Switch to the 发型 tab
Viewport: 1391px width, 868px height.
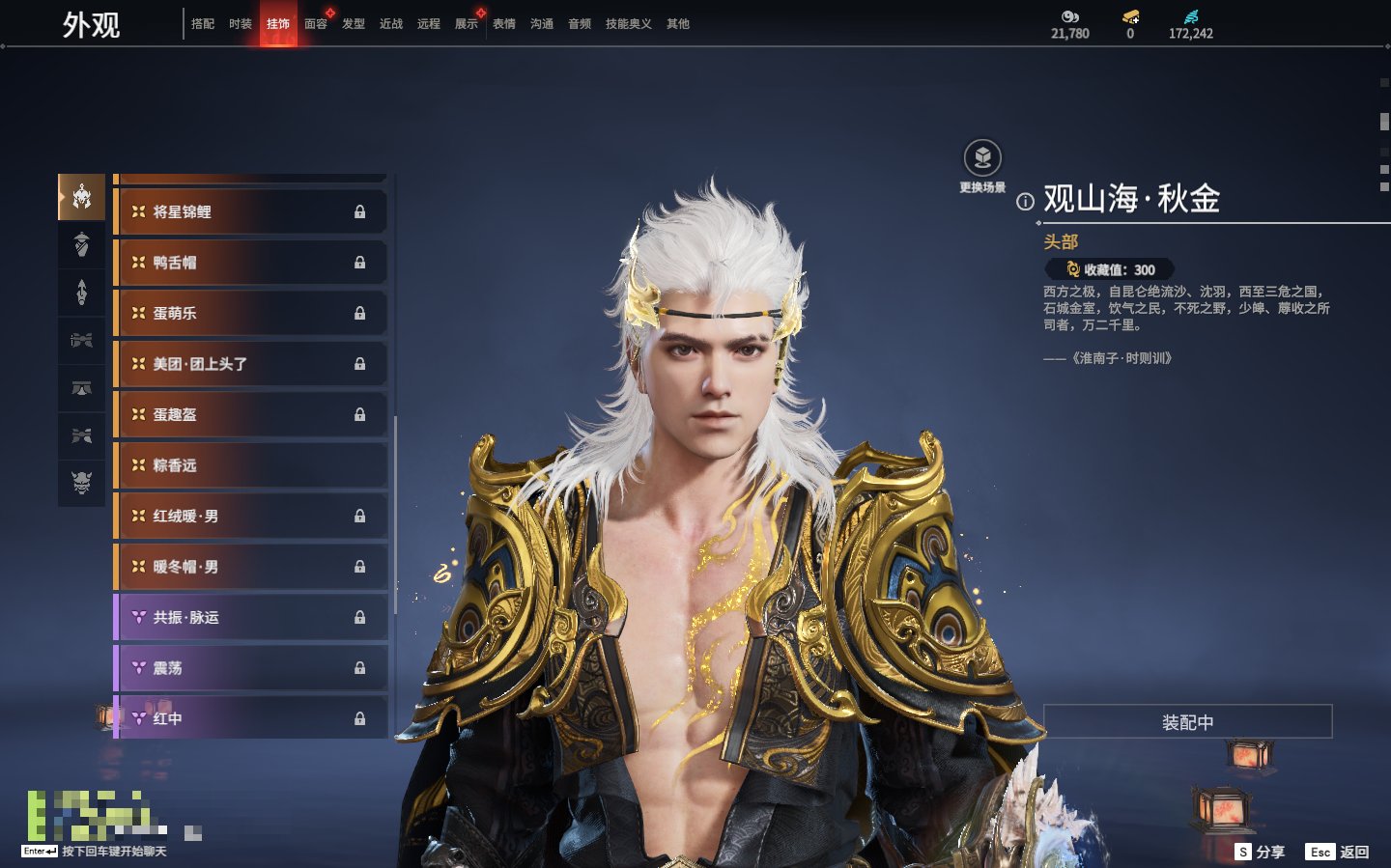pyautogui.click(x=354, y=24)
